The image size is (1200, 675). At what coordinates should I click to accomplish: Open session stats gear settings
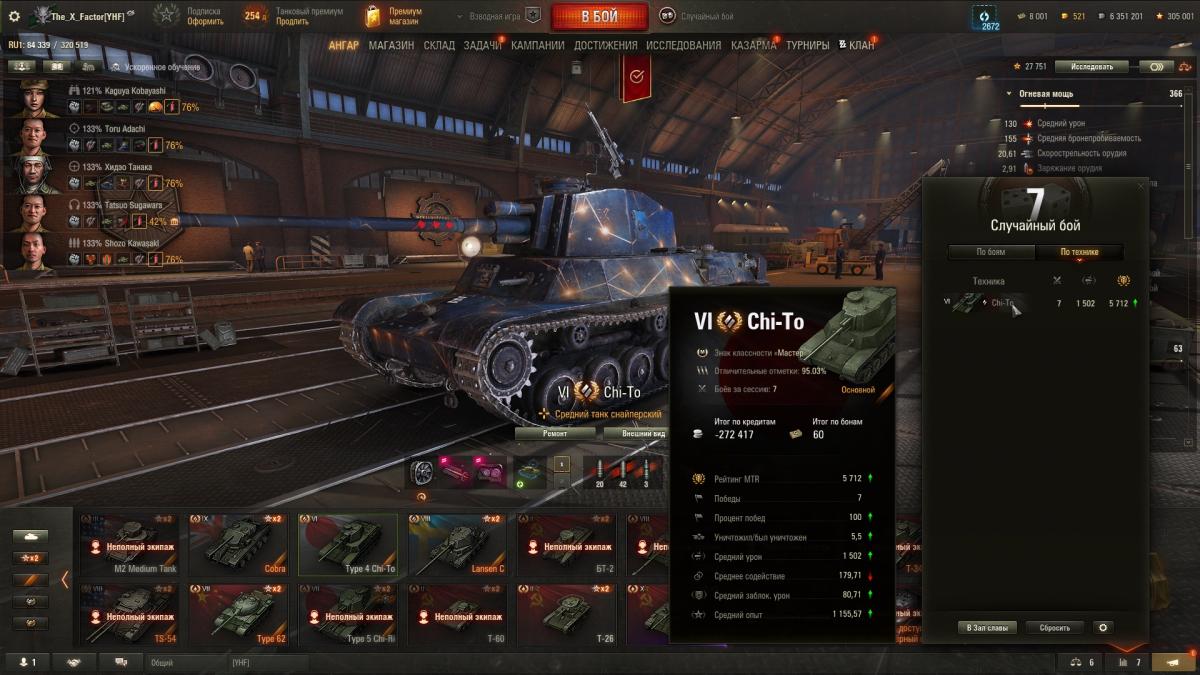coord(1103,628)
